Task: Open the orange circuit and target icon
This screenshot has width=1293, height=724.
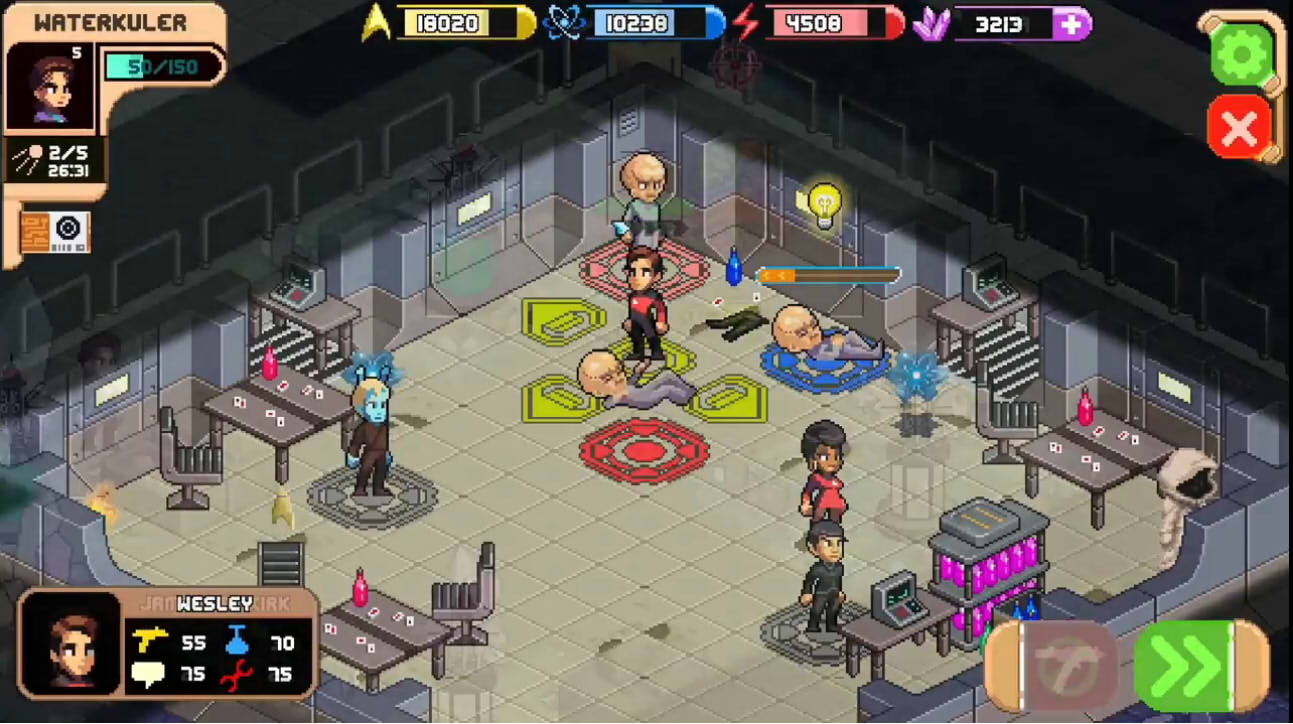Action: tap(55, 232)
